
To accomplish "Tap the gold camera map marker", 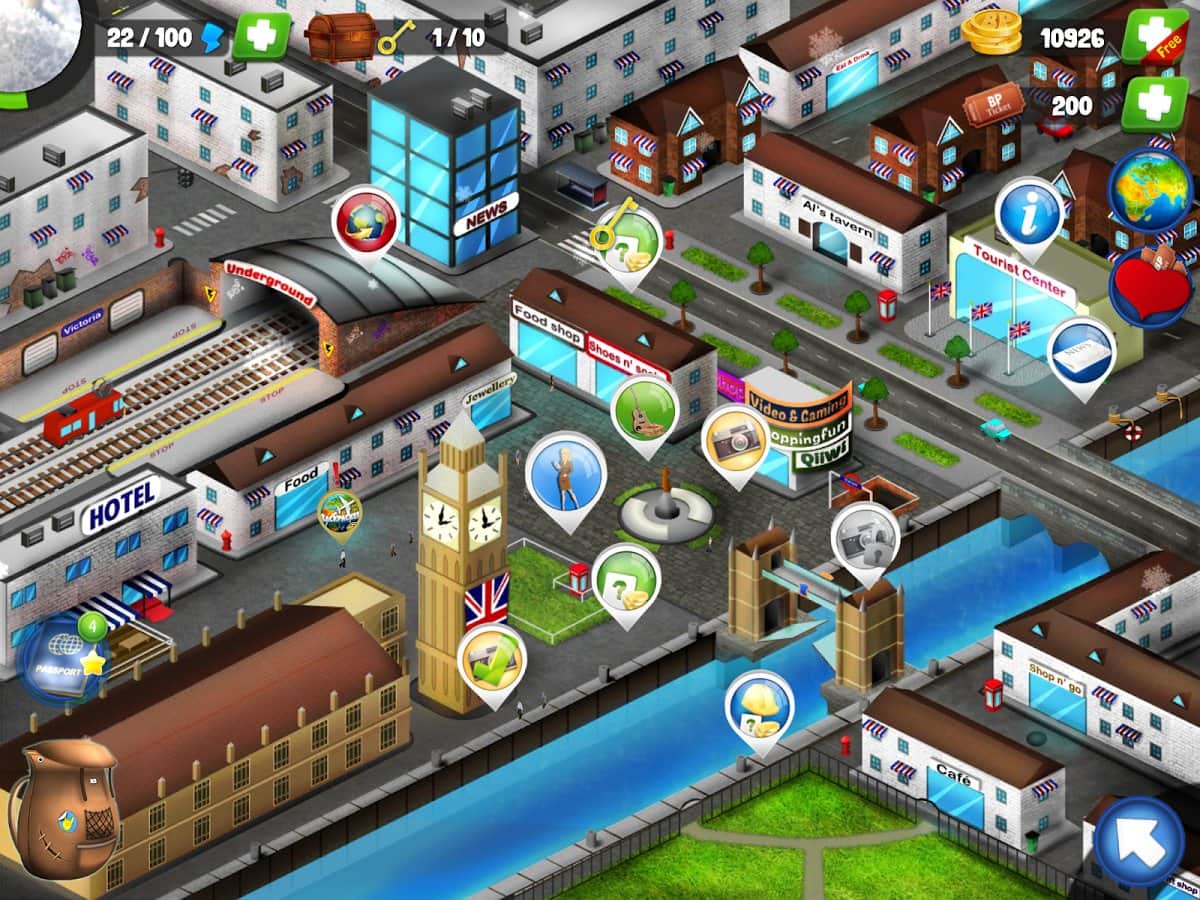I will coord(735,440).
